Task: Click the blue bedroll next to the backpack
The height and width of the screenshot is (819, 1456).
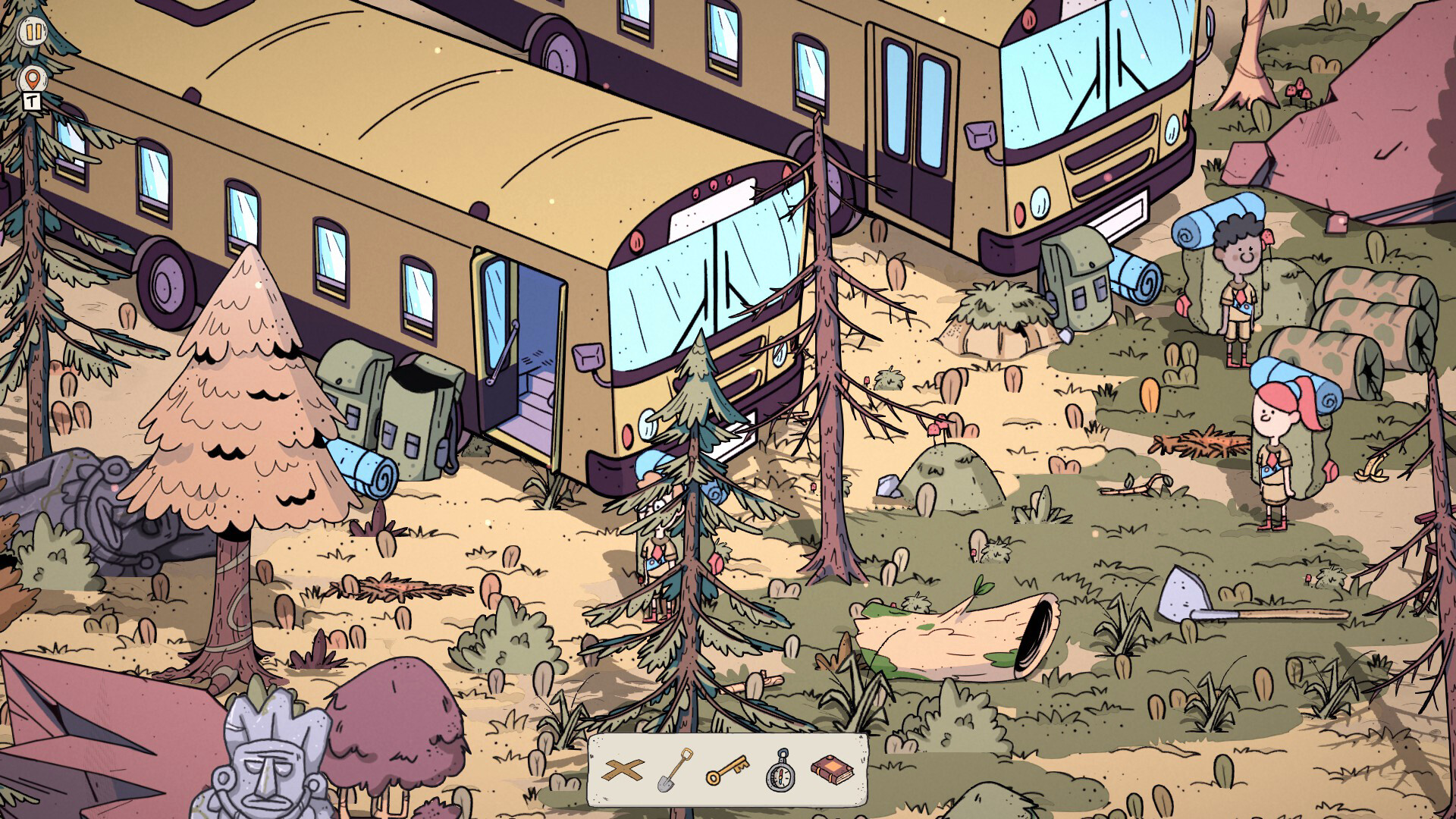Action: coord(364,466)
